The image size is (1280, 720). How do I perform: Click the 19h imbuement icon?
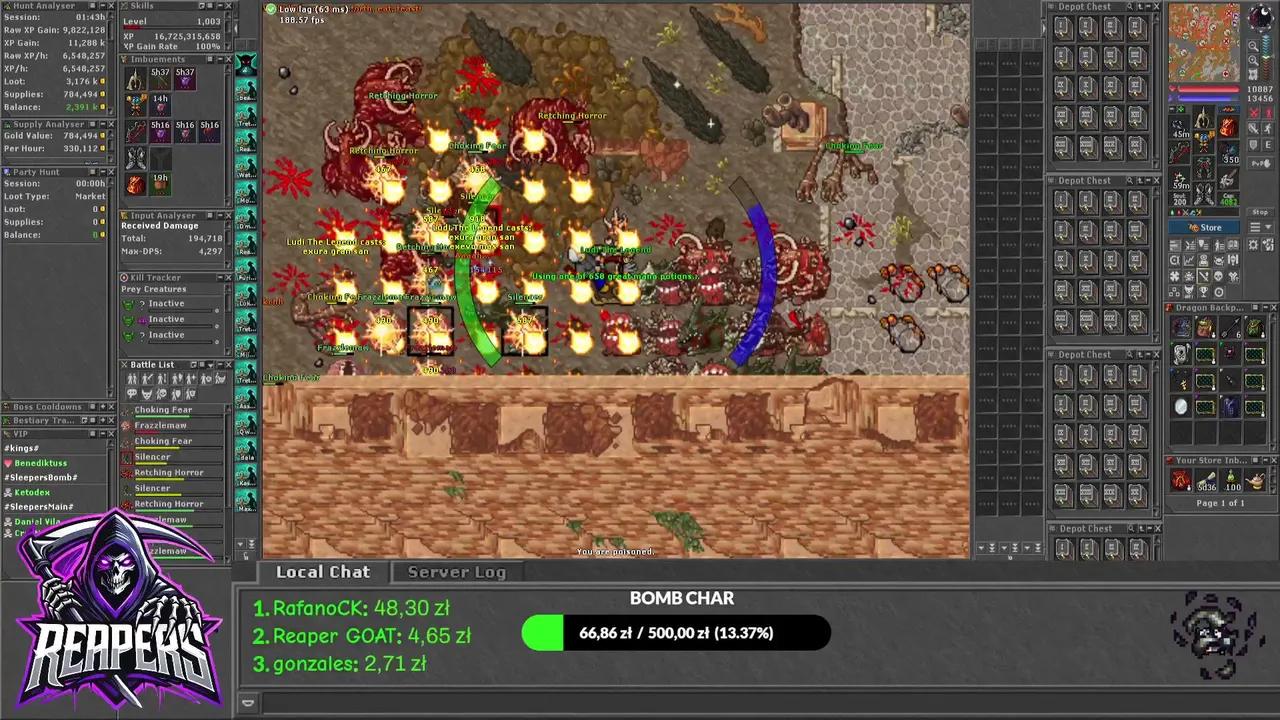[x=160, y=183]
